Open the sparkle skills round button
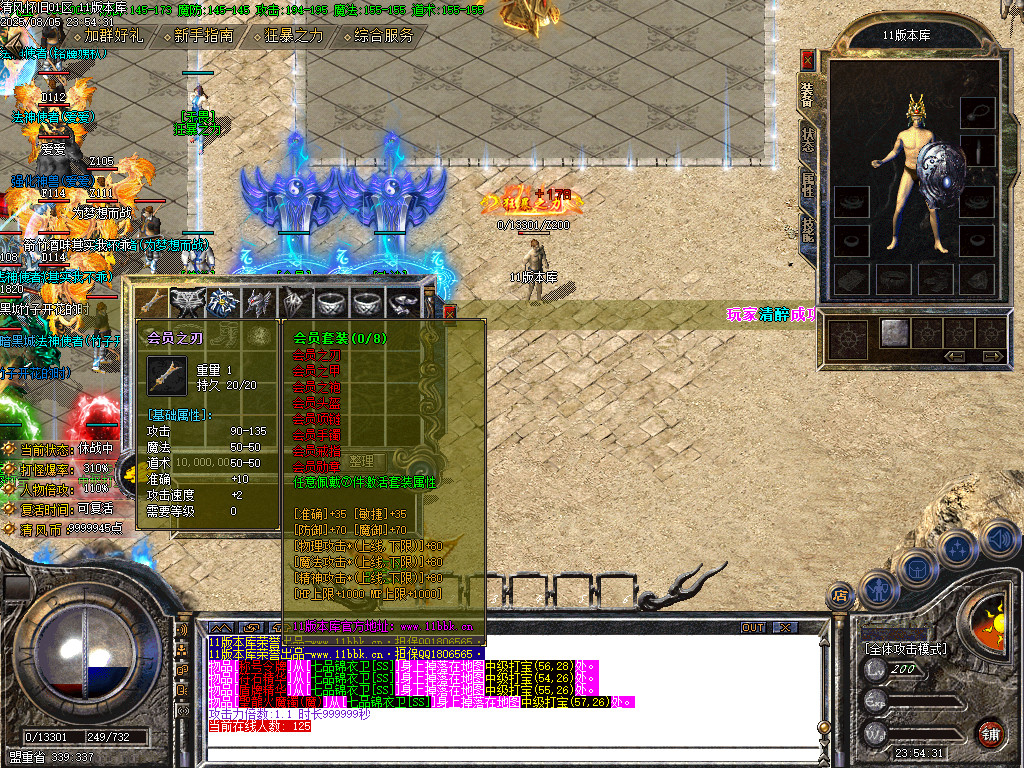Viewport: 1024px width, 768px height. (x=957, y=548)
